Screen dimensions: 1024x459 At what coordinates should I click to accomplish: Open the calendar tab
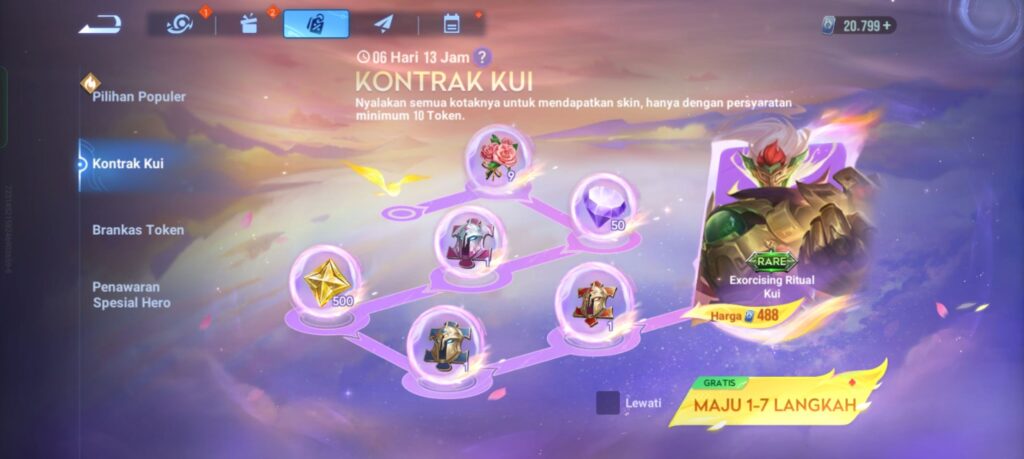pyautogui.click(x=451, y=24)
